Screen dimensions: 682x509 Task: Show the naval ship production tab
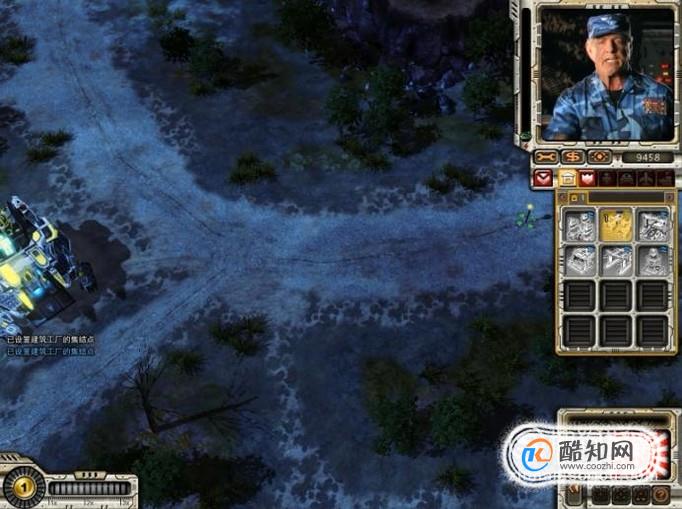click(667, 178)
